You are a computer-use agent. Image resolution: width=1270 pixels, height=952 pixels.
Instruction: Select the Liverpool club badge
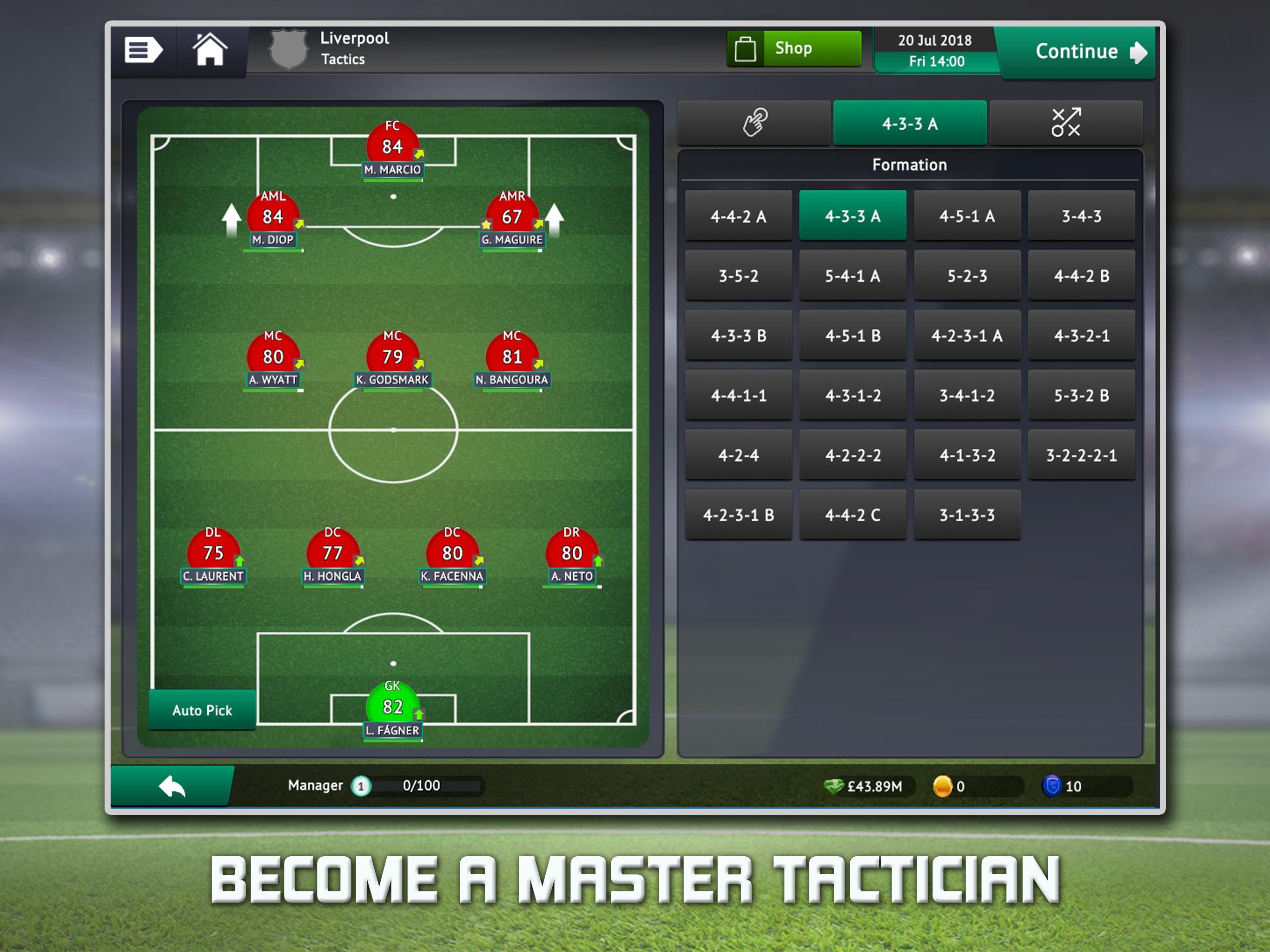pyautogui.click(x=290, y=49)
